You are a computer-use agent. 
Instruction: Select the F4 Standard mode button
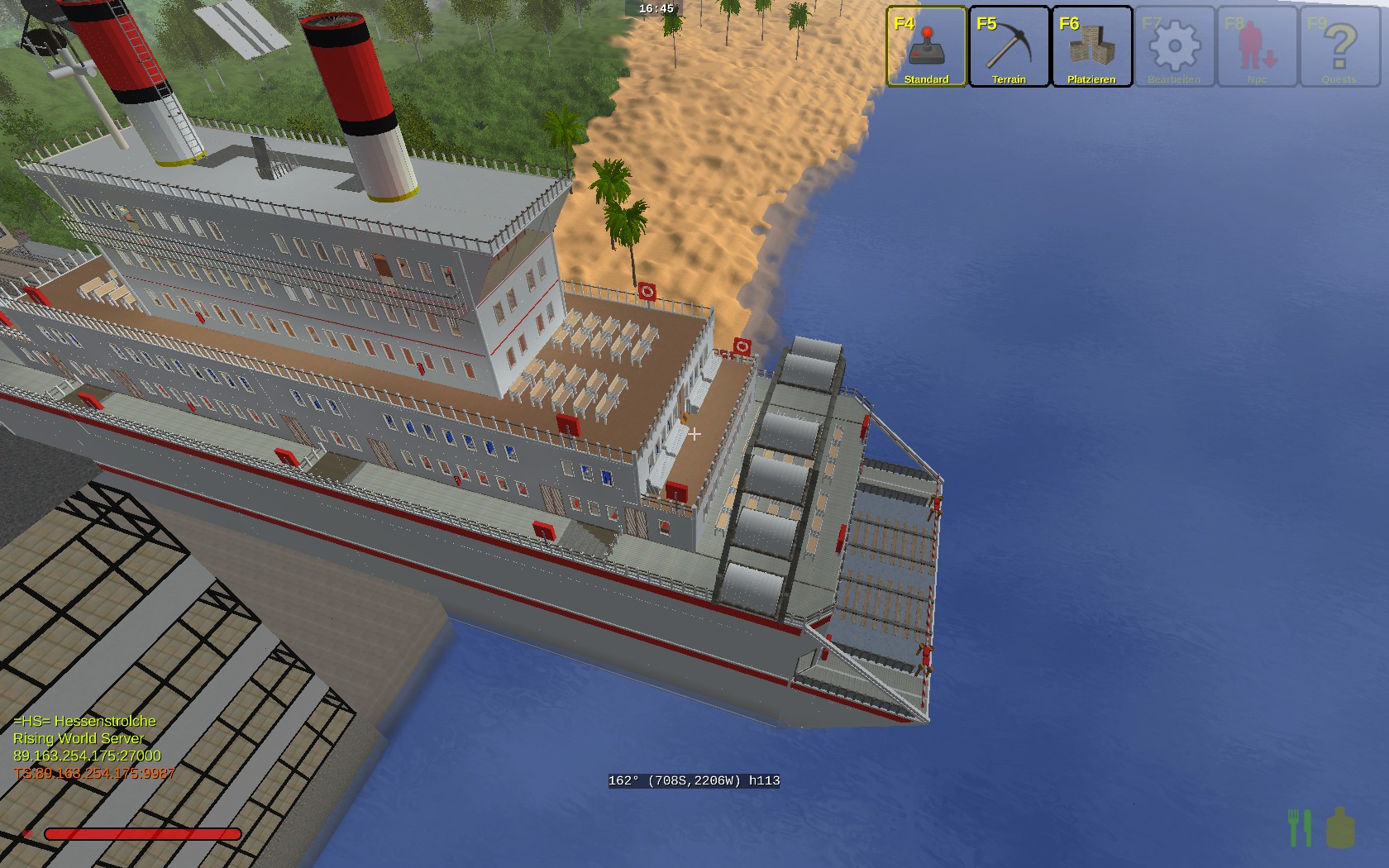(926, 46)
